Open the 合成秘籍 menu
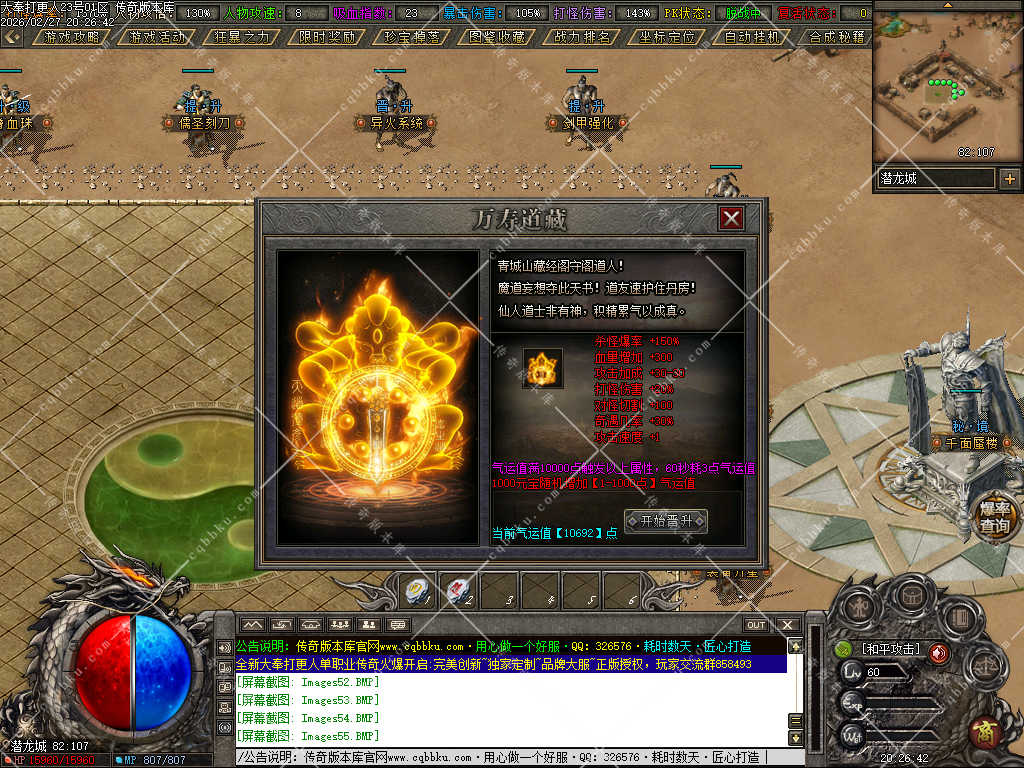This screenshot has height=768, width=1024. coord(836,37)
